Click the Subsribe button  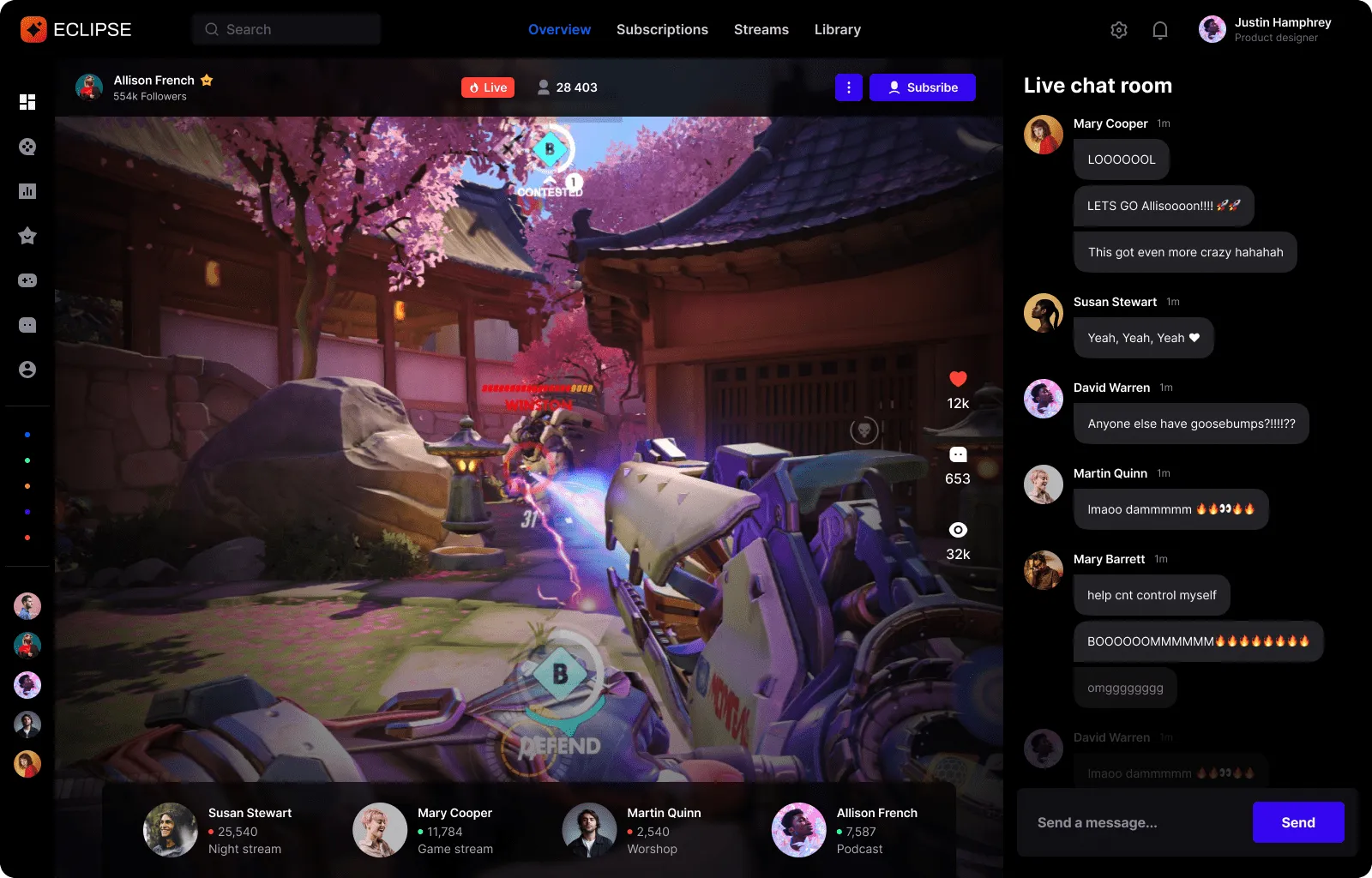coord(922,87)
